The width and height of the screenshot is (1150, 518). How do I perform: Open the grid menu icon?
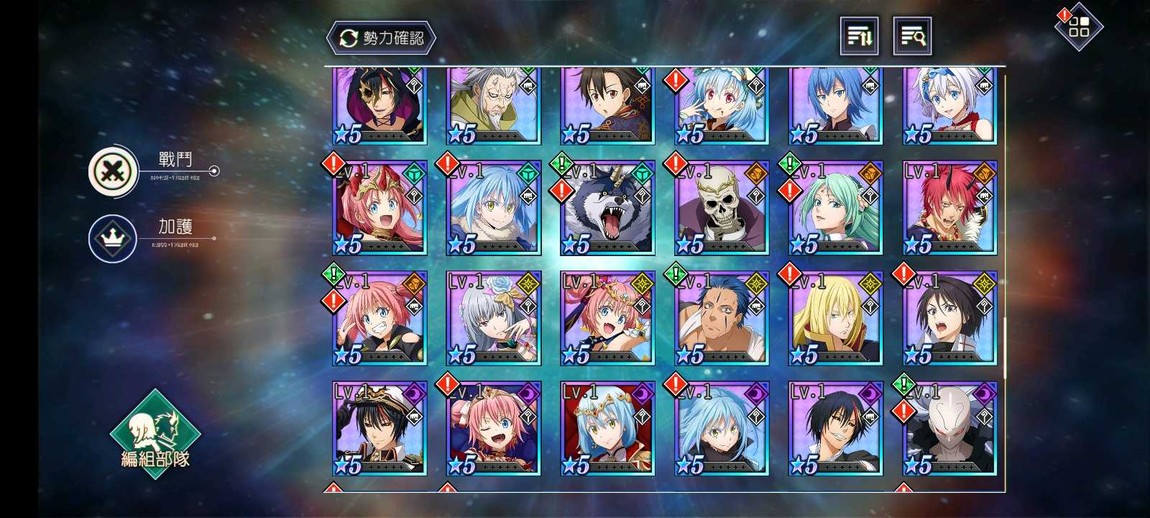tap(1079, 27)
